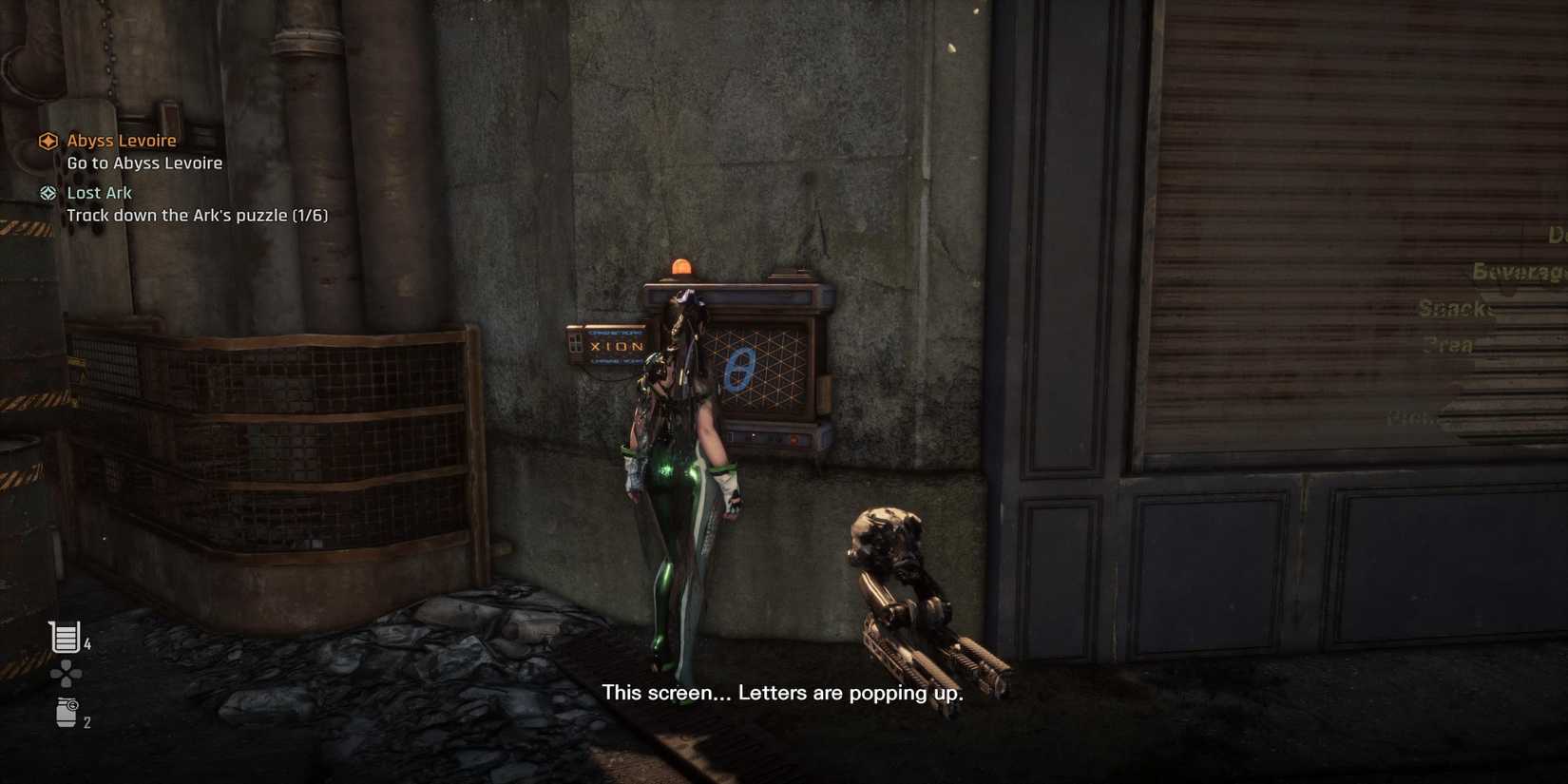
Task: Select the D-pad indicator icon
Action: [64, 675]
